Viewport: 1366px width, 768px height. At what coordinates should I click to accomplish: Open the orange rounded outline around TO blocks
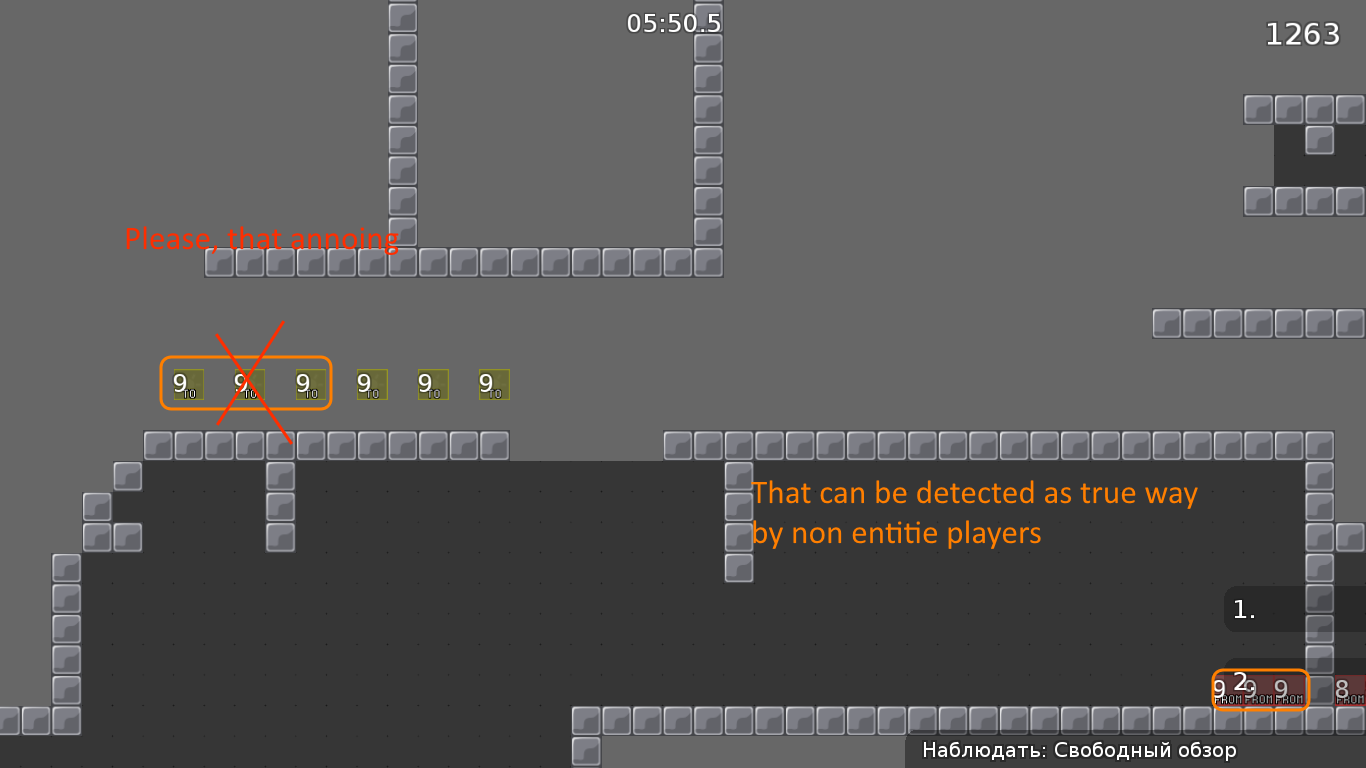pyautogui.click(x=245, y=358)
